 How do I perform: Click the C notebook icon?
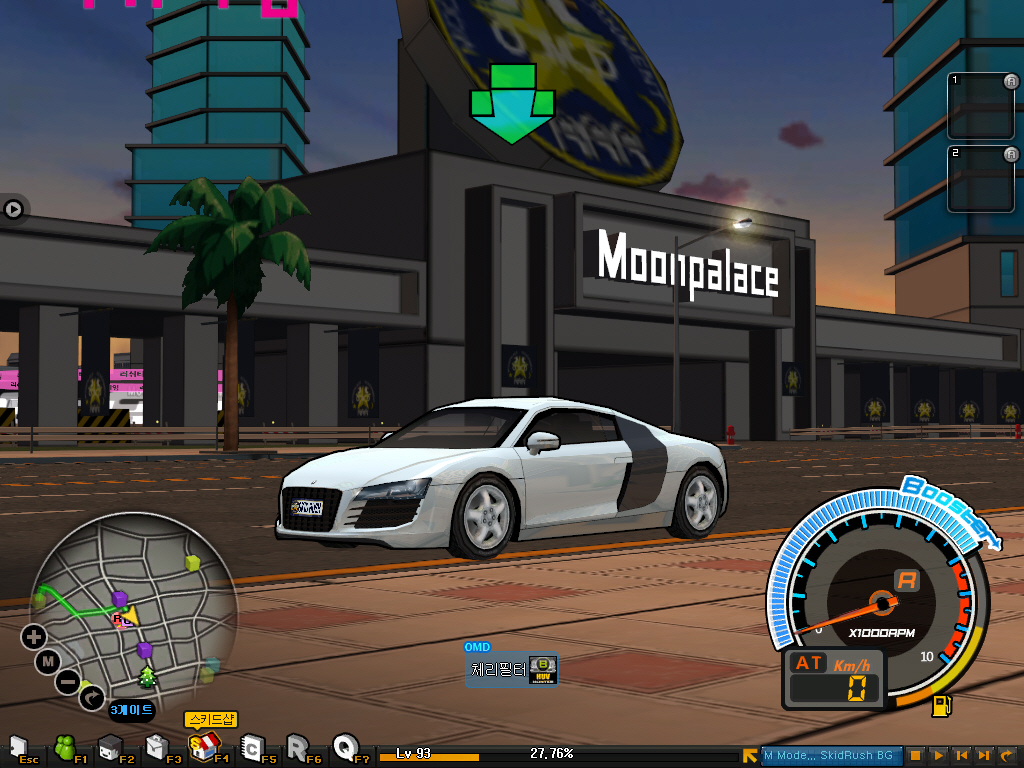[252, 747]
